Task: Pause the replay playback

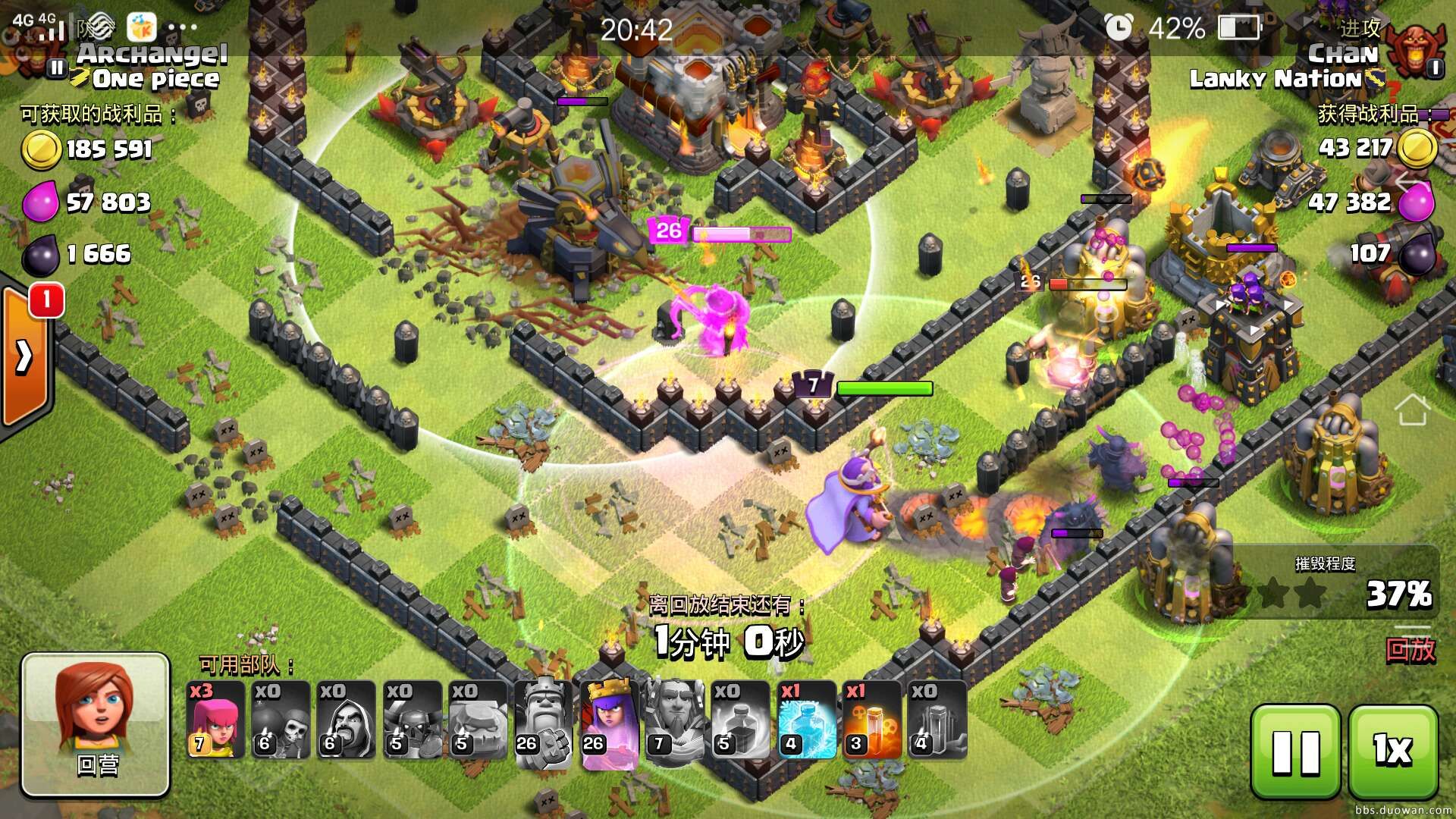Action: 1295,751
